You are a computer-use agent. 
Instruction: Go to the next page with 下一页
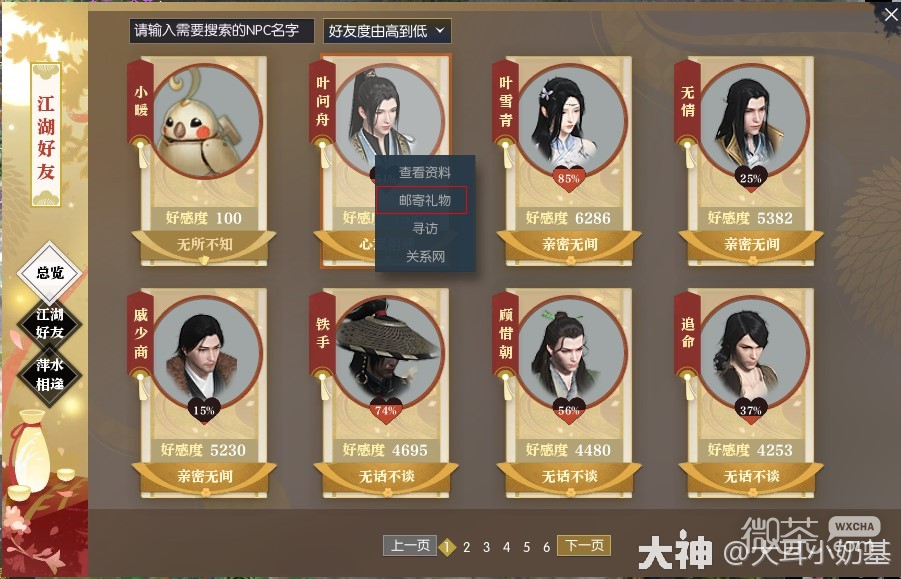[x=583, y=546]
